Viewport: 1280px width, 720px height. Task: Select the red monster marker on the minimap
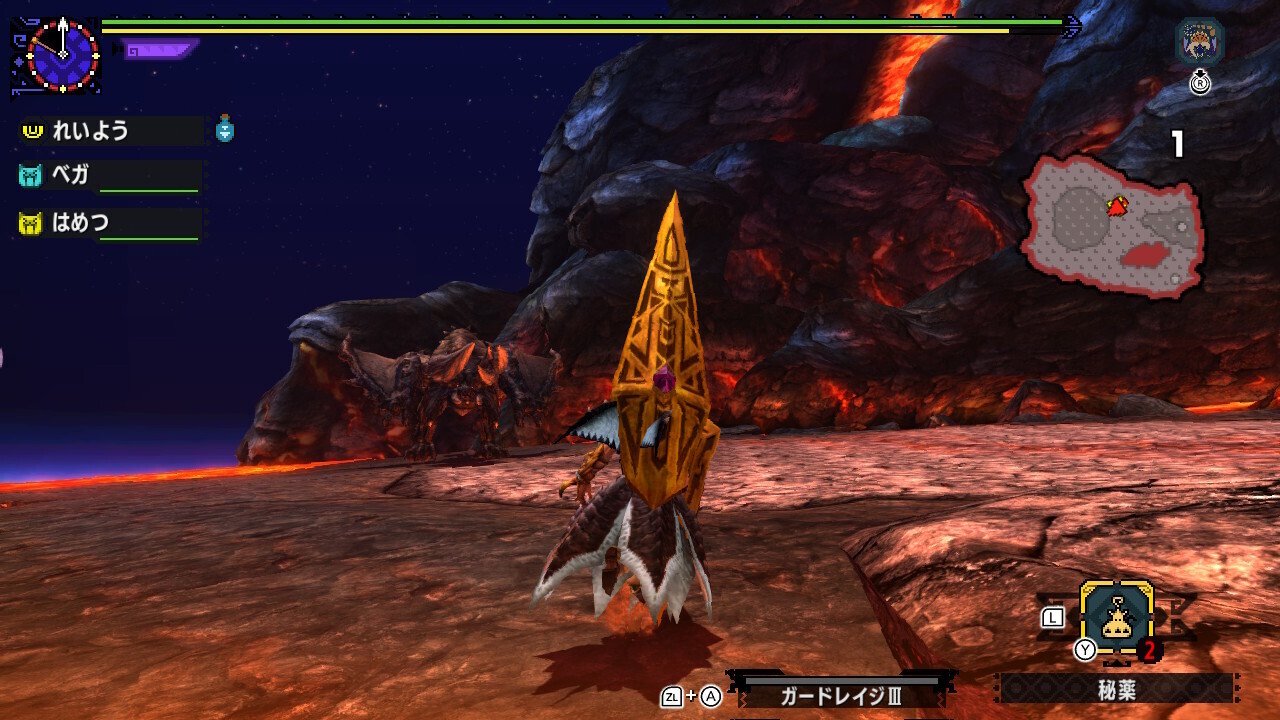point(1116,204)
